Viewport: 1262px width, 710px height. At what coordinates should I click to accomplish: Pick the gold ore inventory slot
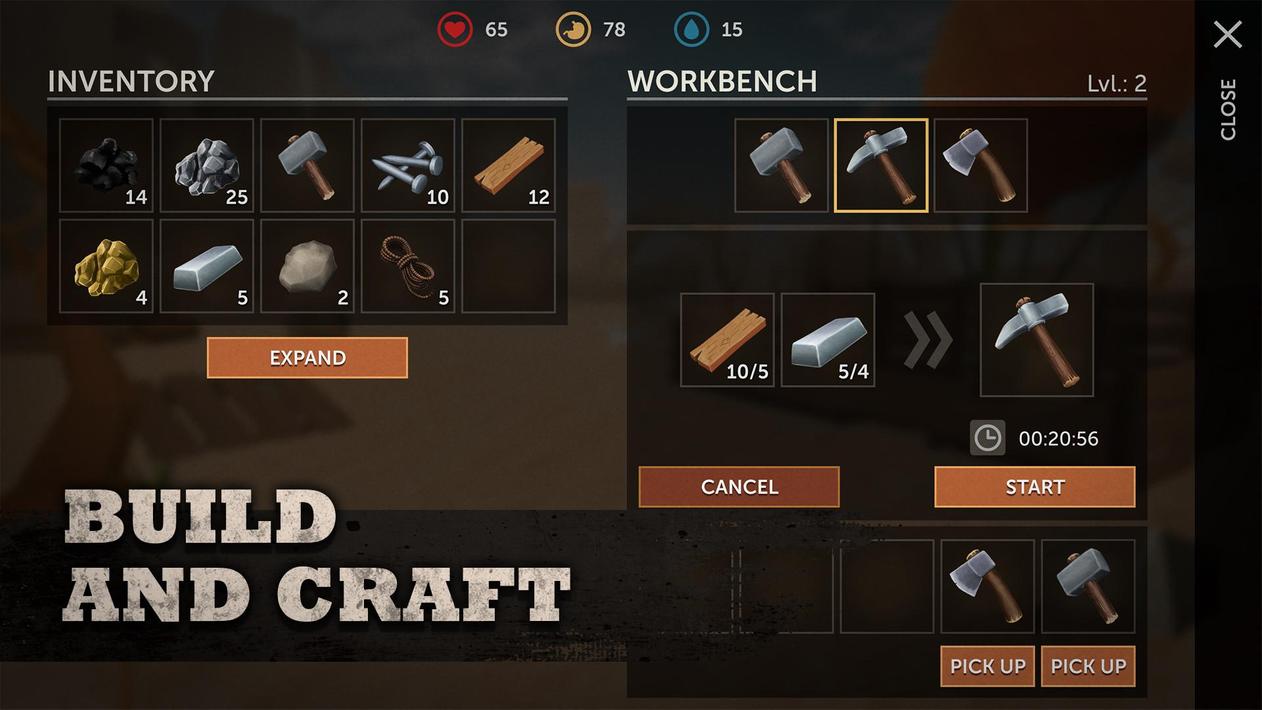106,266
